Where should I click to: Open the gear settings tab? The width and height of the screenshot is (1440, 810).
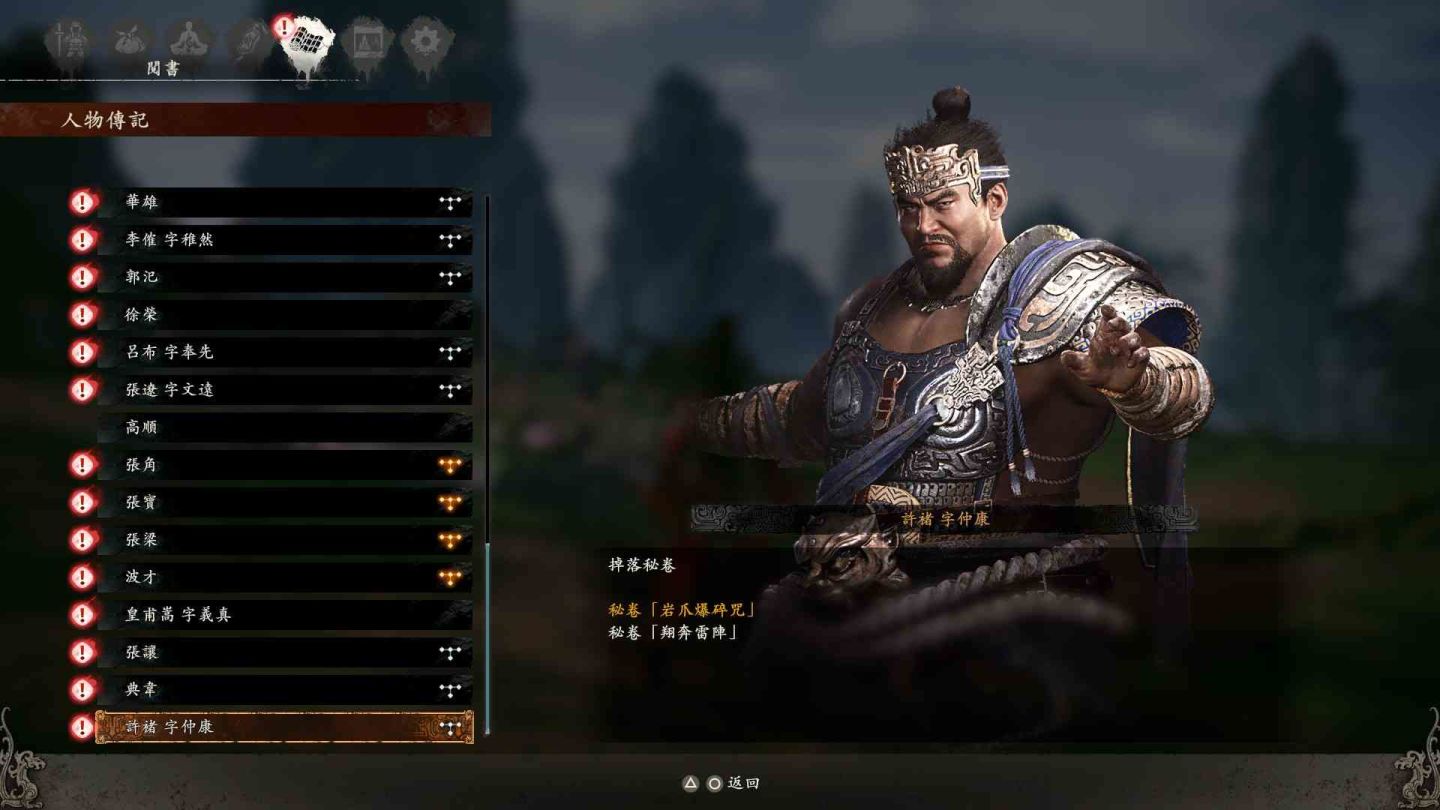pos(427,42)
